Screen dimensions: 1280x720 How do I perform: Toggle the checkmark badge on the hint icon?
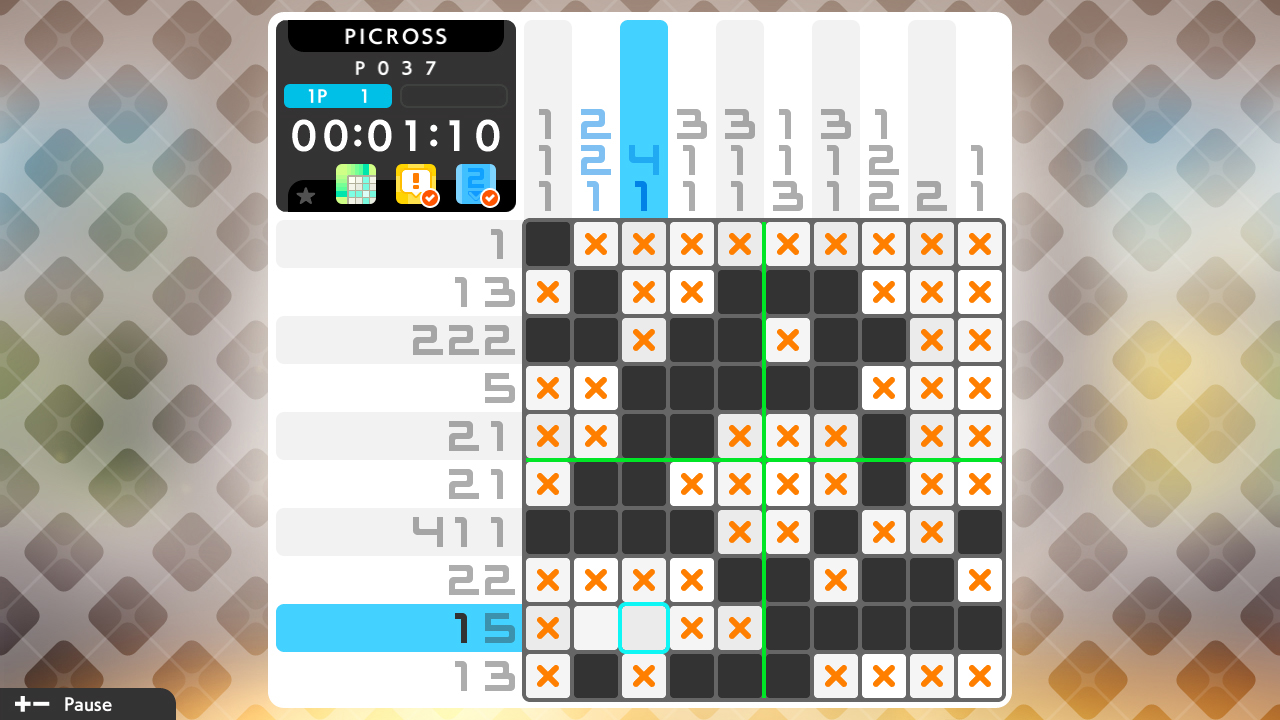point(428,196)
